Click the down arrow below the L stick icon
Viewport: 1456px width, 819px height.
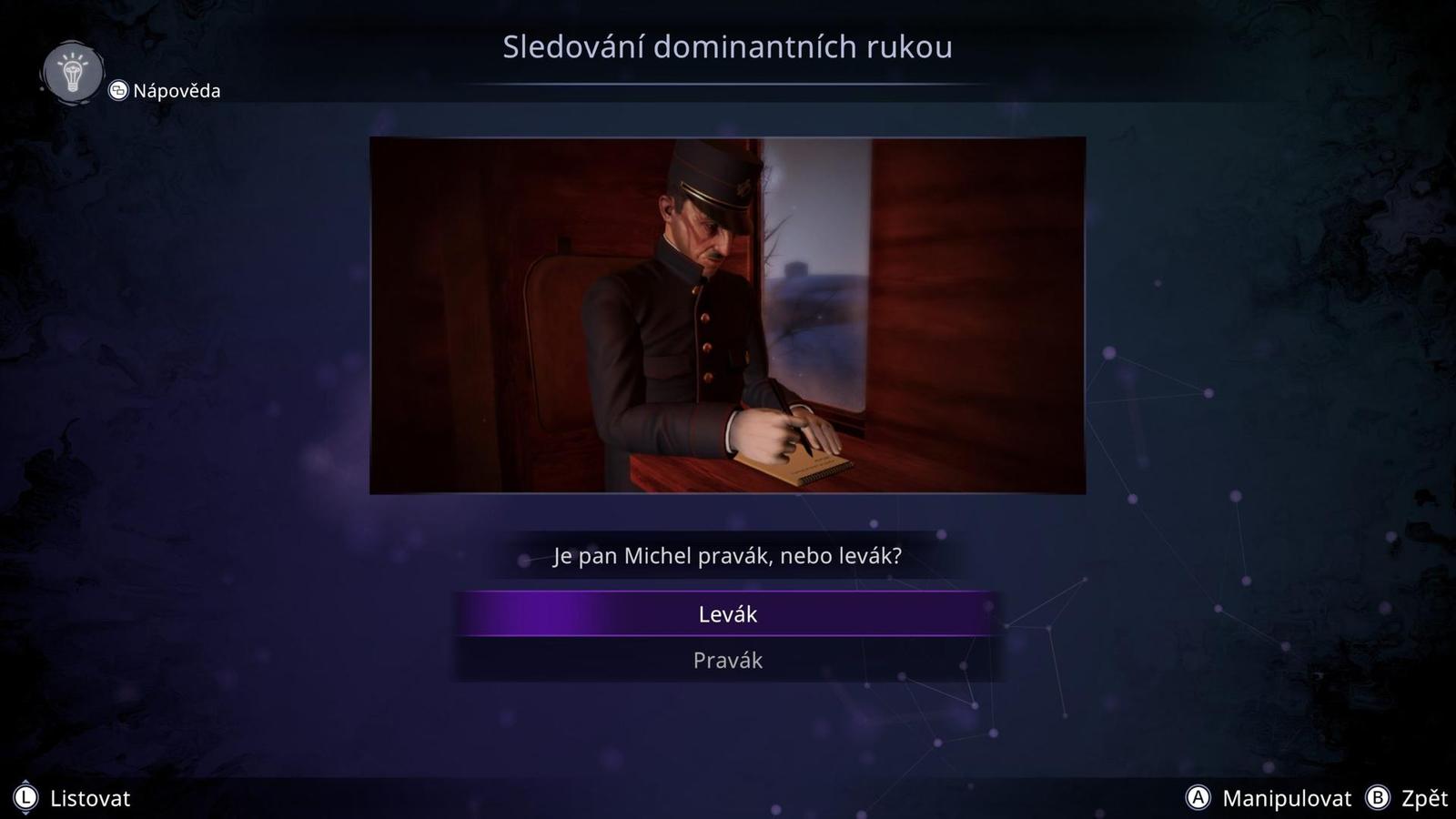25,814
